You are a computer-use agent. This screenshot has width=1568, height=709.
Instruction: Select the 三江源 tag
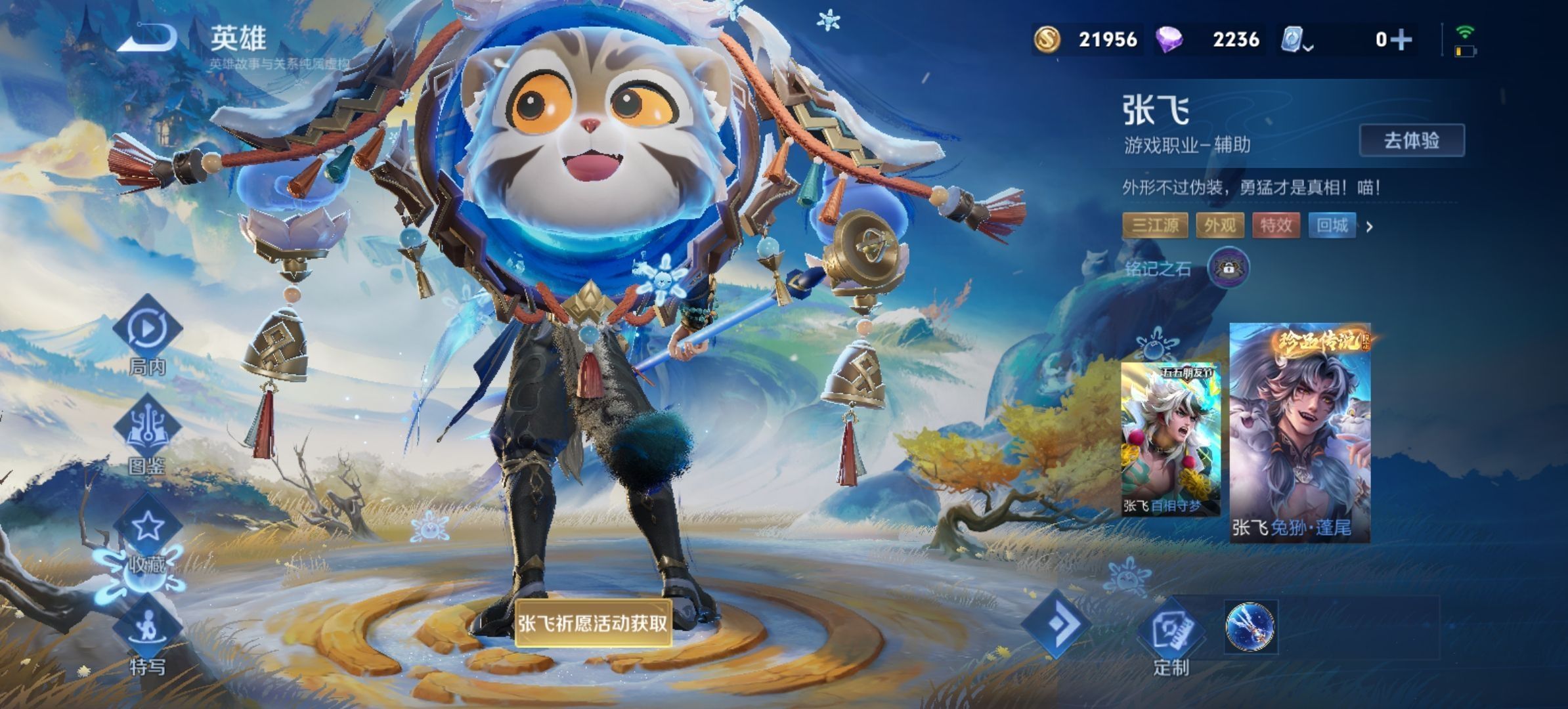tap(1155, 226)
